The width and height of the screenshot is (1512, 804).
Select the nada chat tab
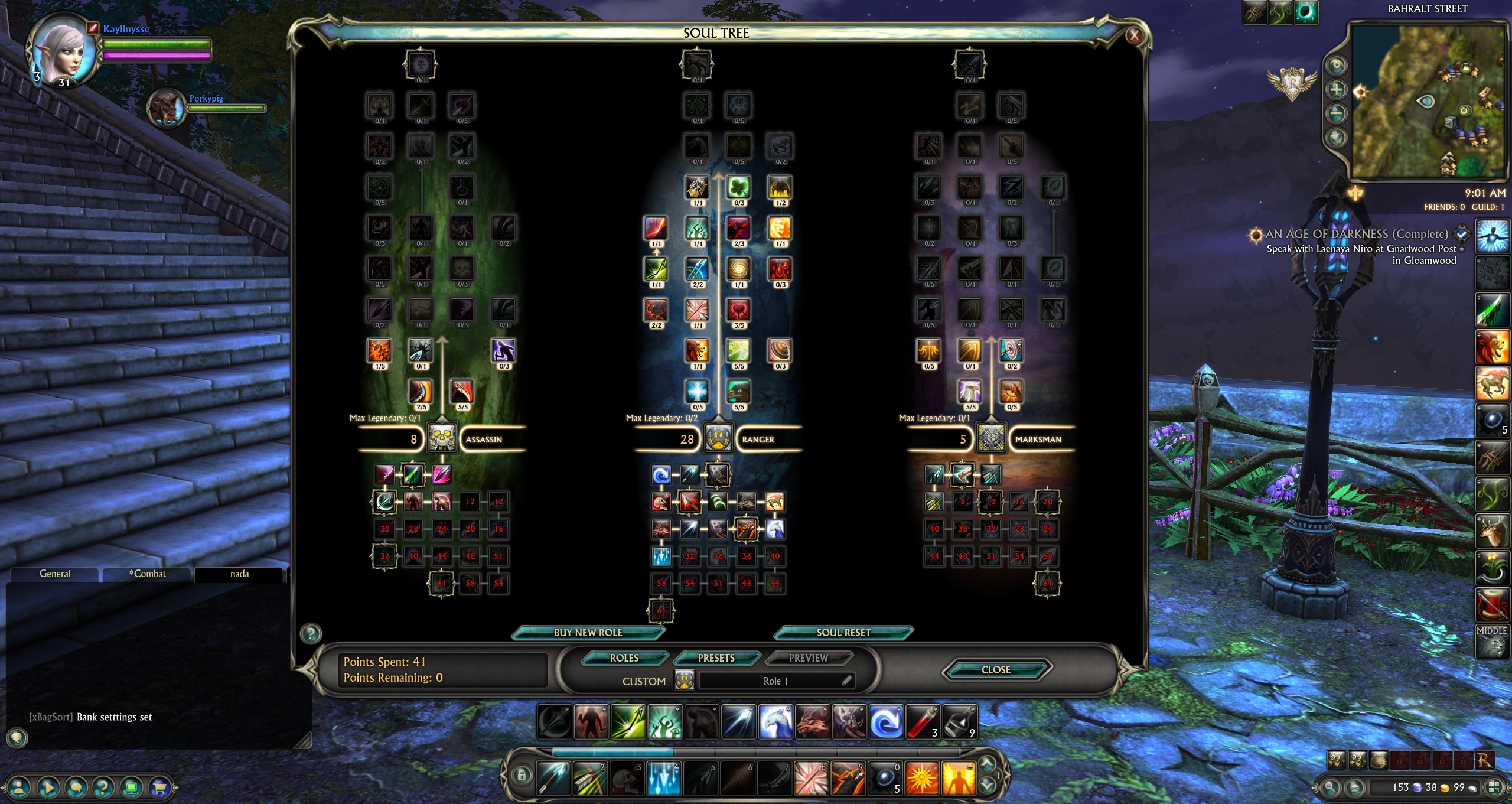pyautogui.click(x=239, y=574)
